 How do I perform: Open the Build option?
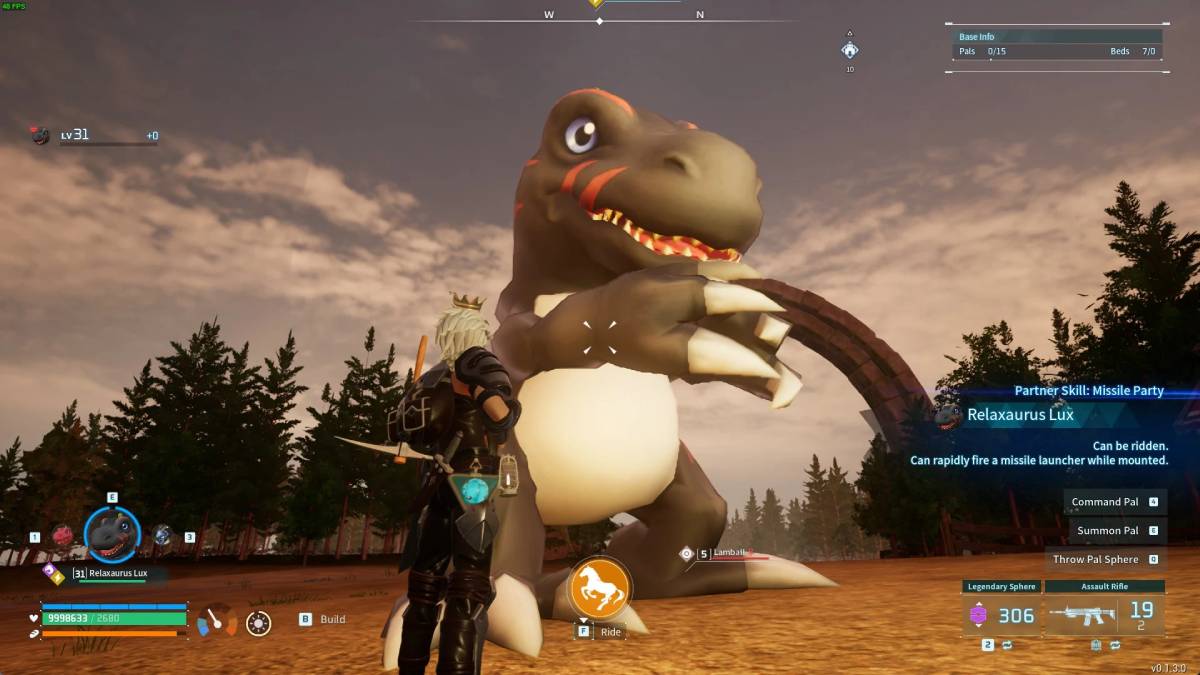coord(323,619)
